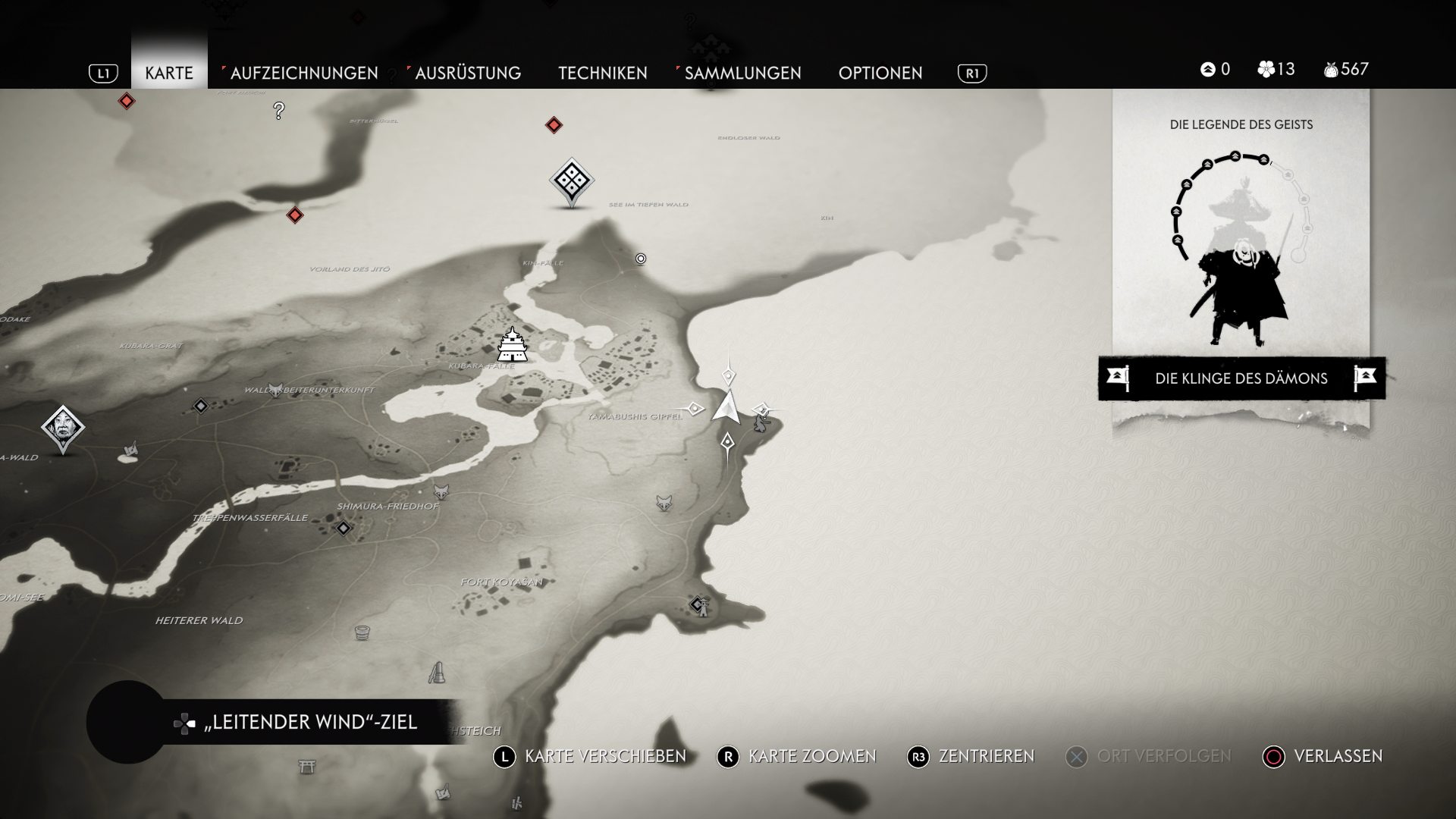Switch to the Aufzeichnungen tab
The height and width of the screenshot is (819, 1456).
point(303,73)
